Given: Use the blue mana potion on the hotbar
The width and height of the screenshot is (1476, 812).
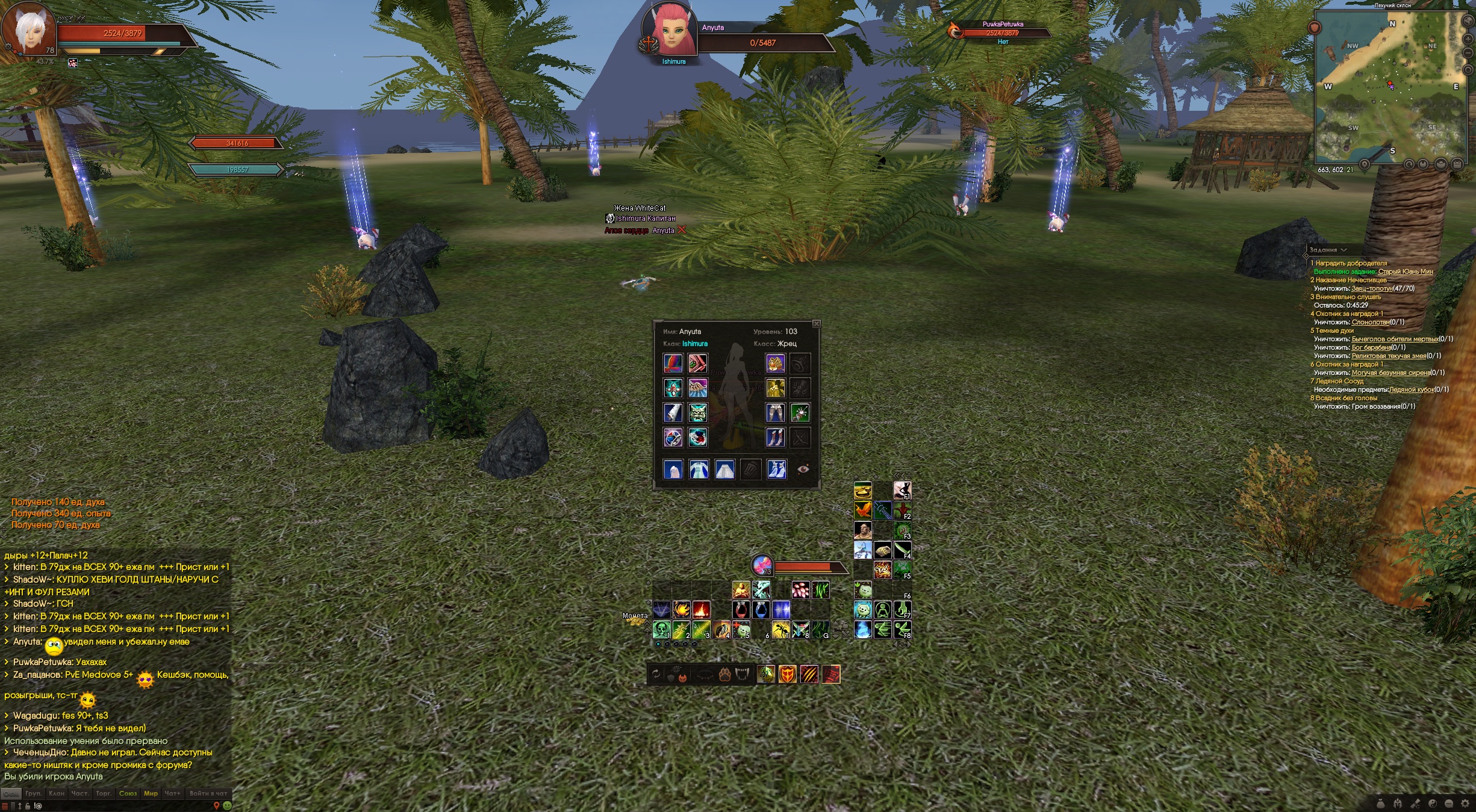Looking at the screenshot, I should pyautogui.click(x=761, y=610).
